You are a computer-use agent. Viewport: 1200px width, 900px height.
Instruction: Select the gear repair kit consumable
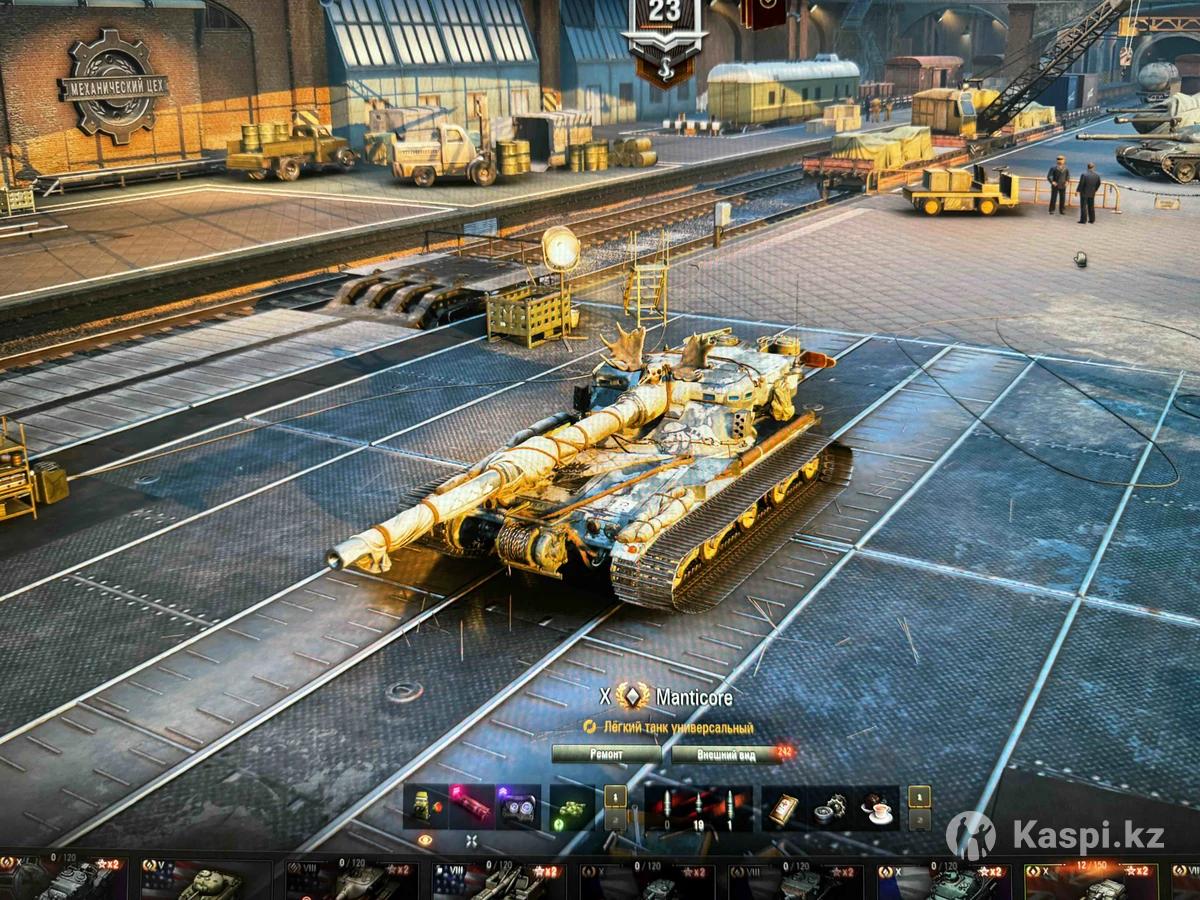(830, 807)
